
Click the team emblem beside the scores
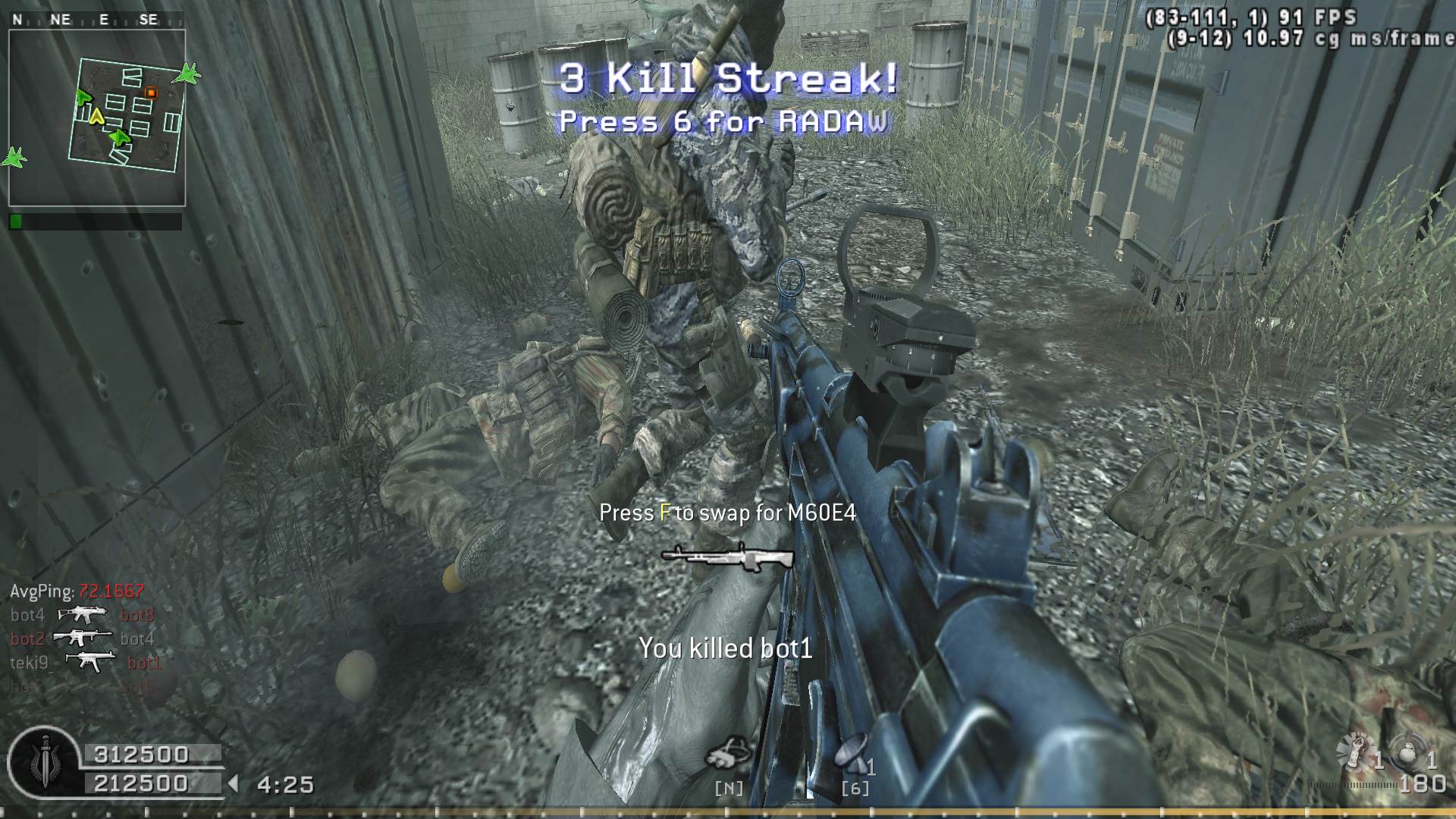[x=43, y=762]
